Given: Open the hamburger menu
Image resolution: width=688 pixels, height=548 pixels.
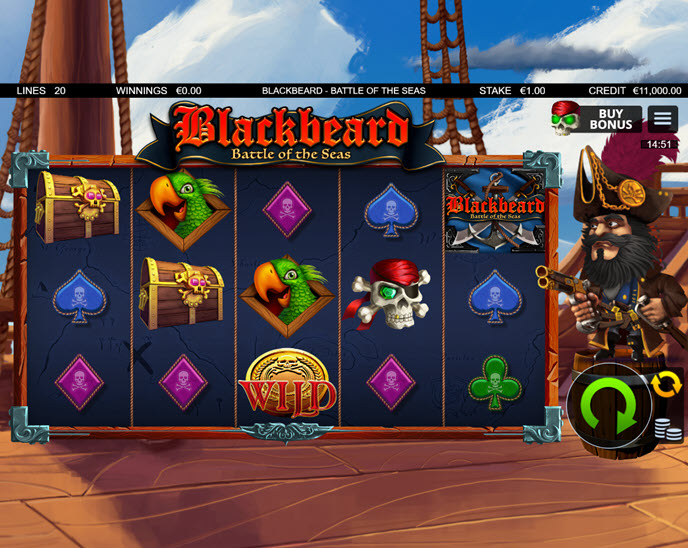Looking at the screenshot, I should click(662, 119).
